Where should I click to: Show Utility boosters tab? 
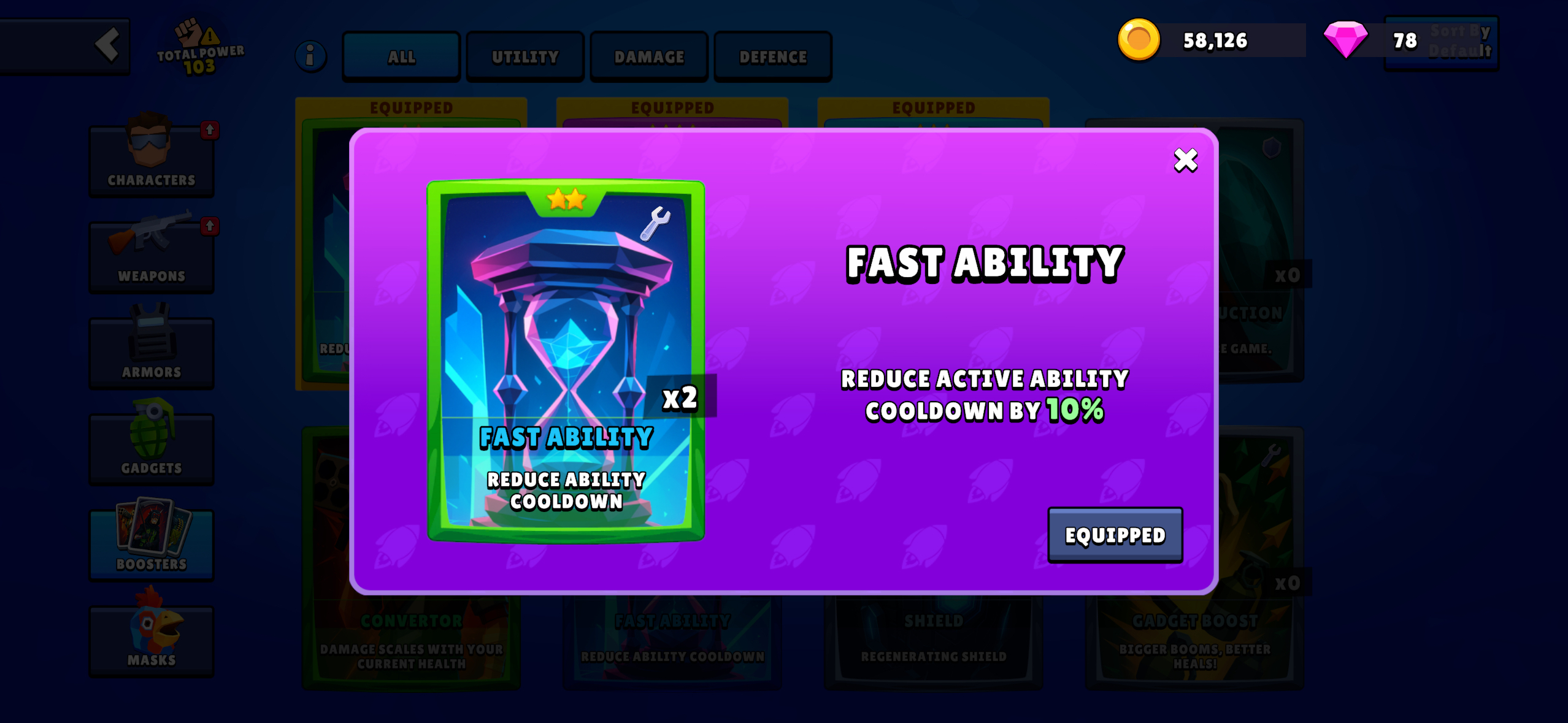(x=525, y=57)
